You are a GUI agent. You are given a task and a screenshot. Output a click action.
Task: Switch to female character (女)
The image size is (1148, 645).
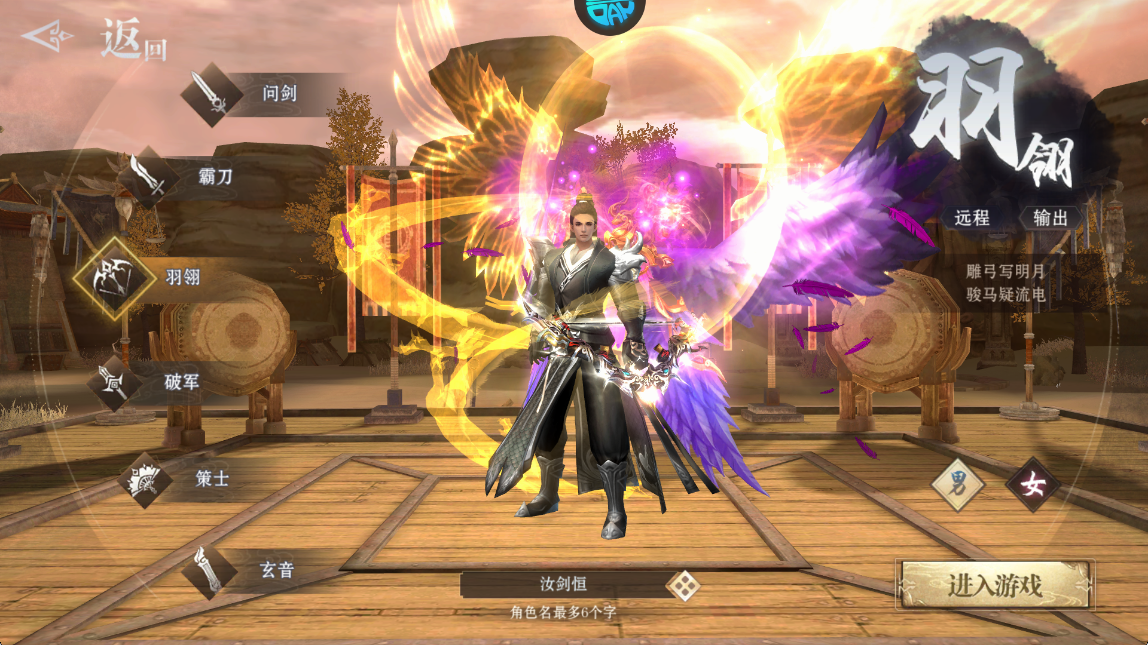click(1032, 485)
